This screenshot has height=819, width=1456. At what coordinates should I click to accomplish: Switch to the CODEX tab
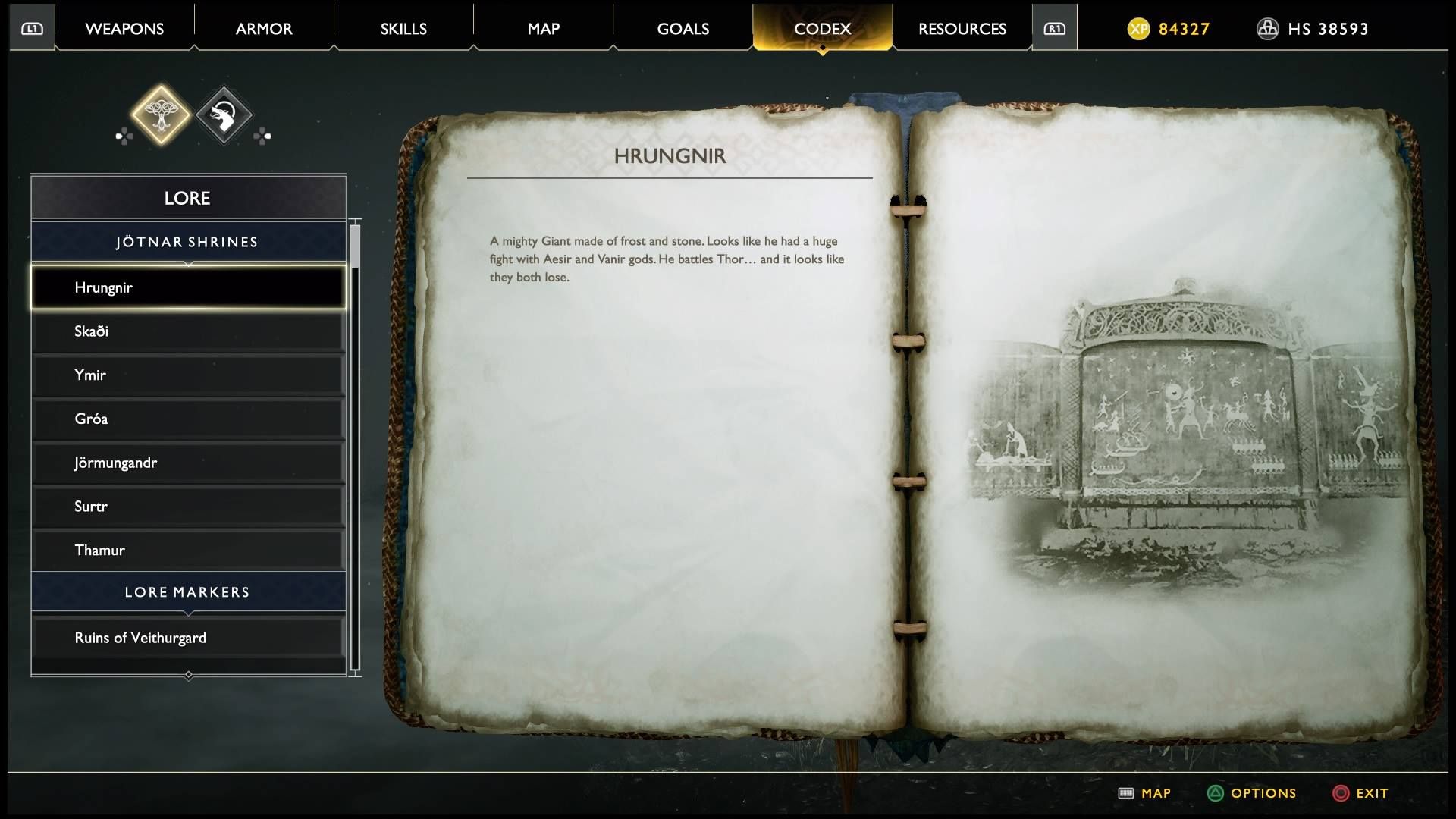tap(821, 28)
